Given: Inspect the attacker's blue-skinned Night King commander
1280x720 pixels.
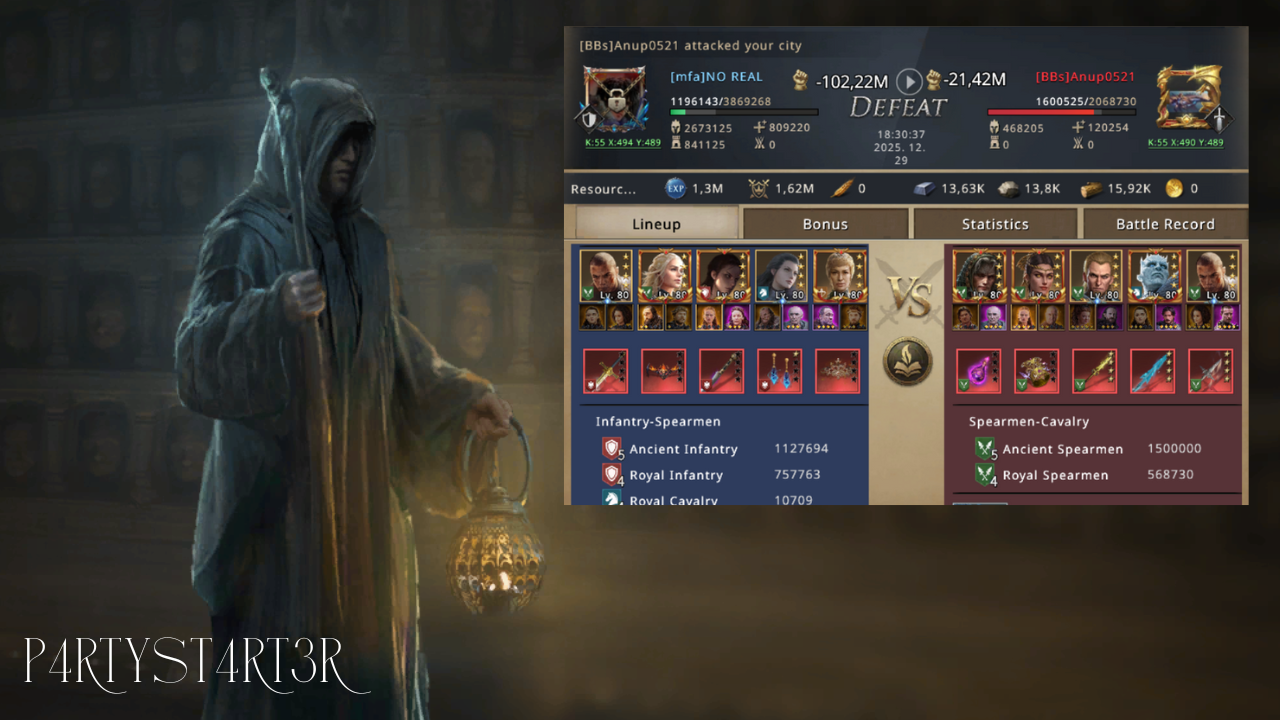Looking at the screenshot, I should tap(1154, 276).
